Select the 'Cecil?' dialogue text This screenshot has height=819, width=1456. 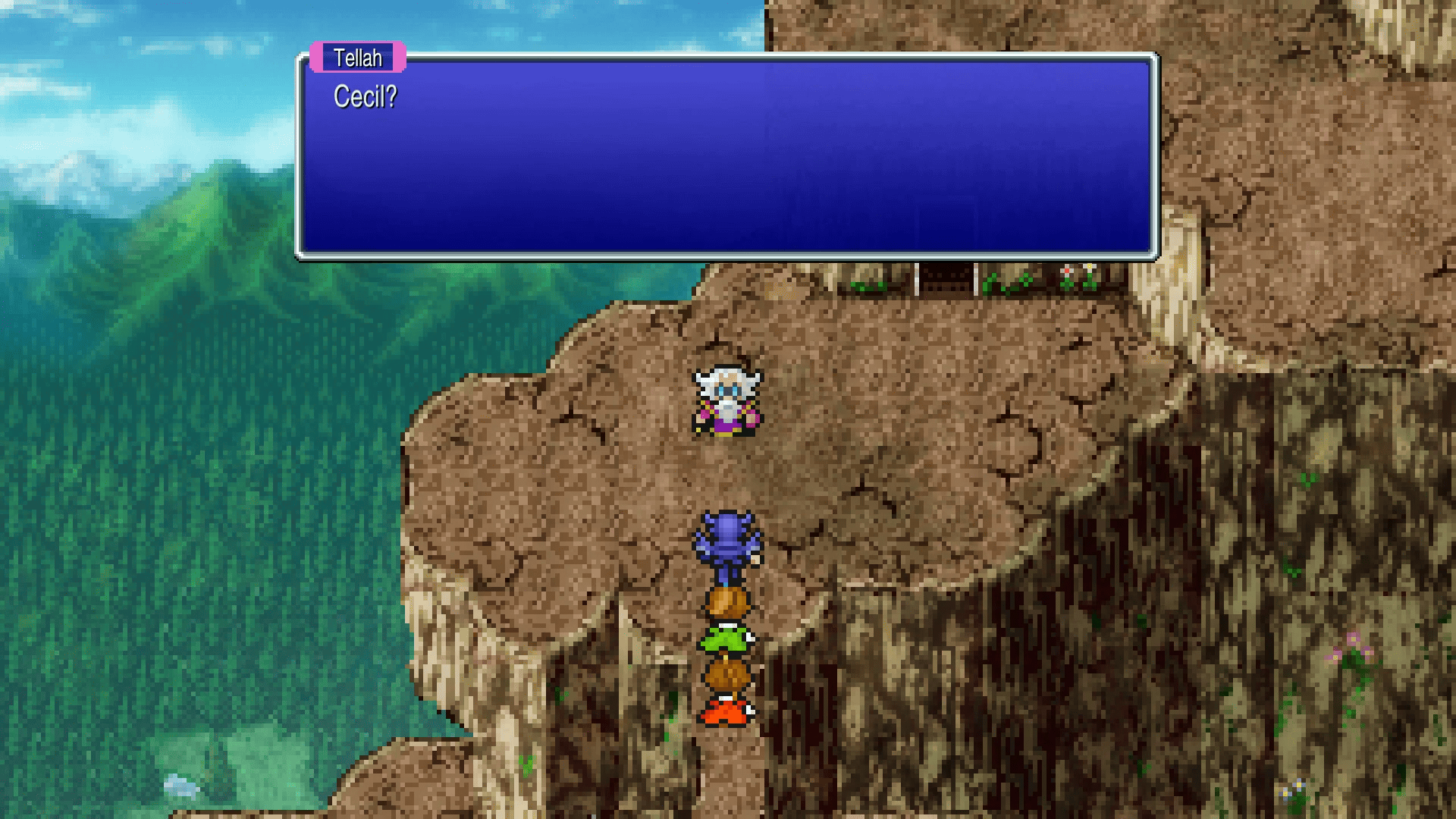(366, 97)
